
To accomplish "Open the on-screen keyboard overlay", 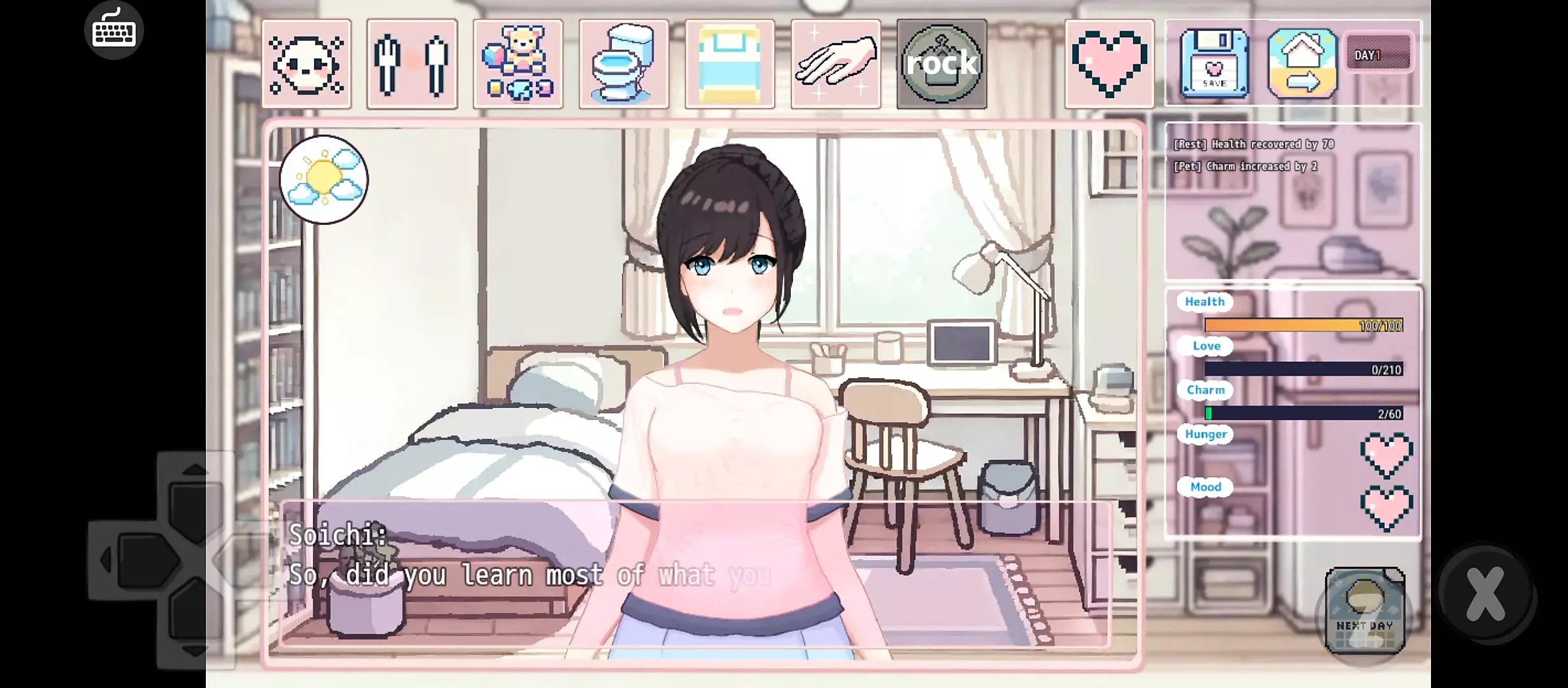I will click(114, 30).
